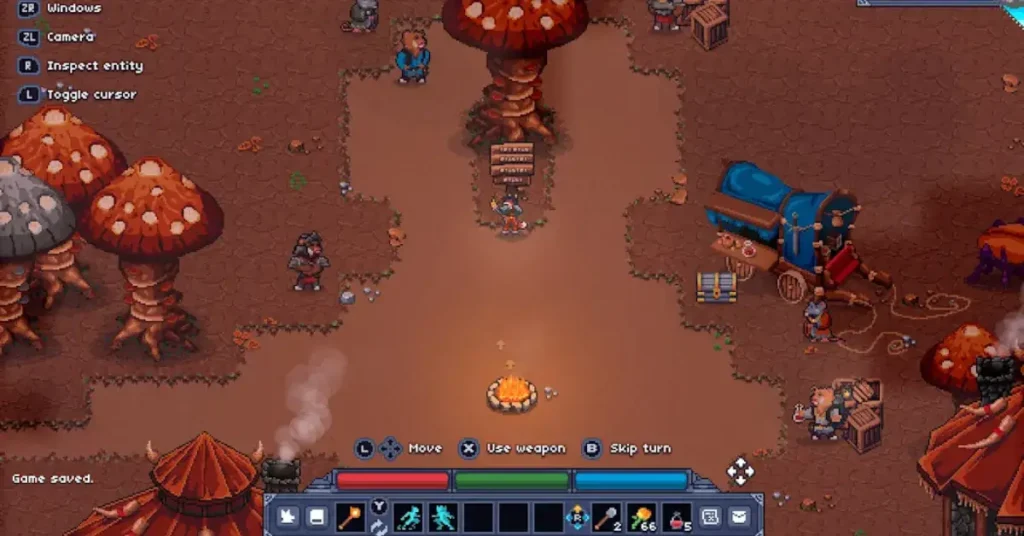Select the torch weapon slot

pyautogui.click(x=353, y=517)
